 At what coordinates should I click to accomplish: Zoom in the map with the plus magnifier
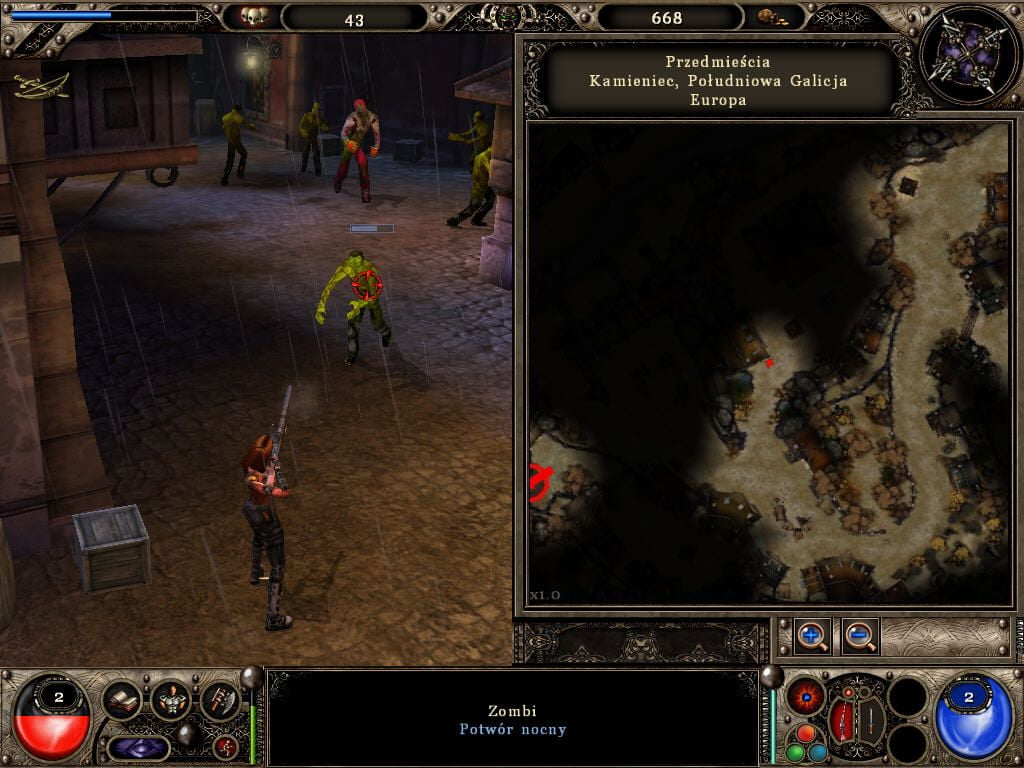[x=812, y=636]
